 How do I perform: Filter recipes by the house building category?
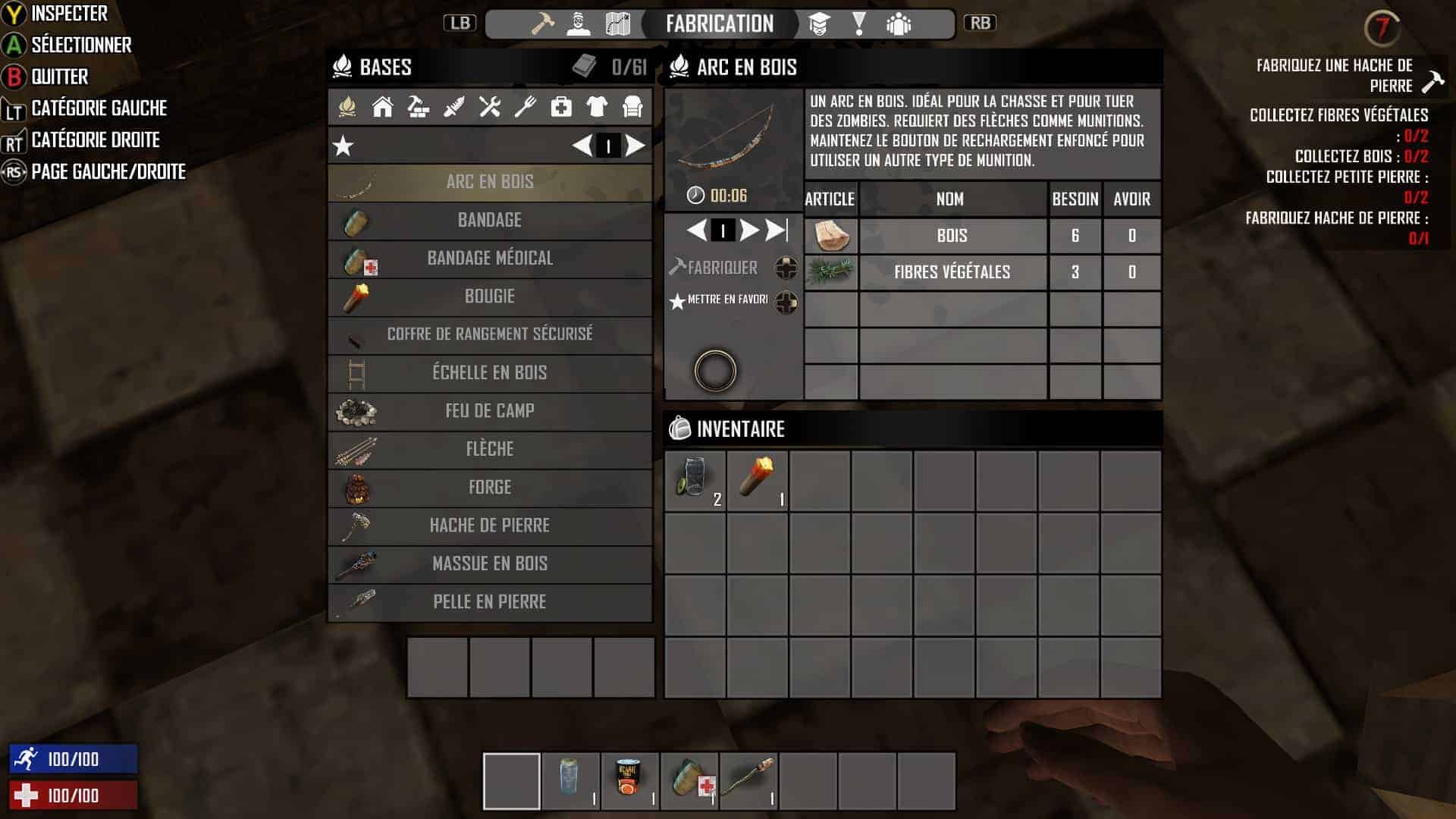pyautogui.click(x=382, y=107)
